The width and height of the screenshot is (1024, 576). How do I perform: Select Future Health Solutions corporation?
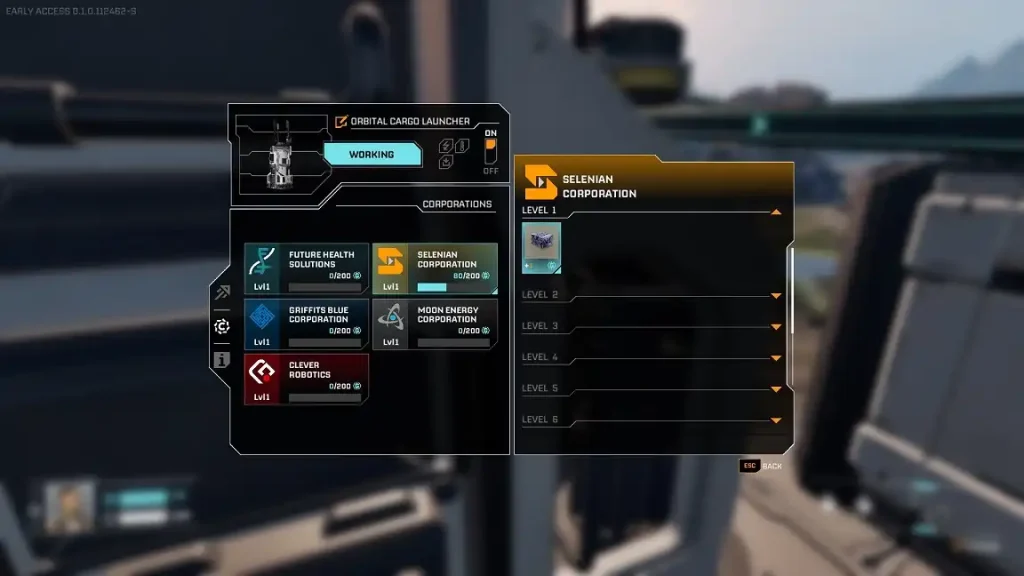click(306, 268)
